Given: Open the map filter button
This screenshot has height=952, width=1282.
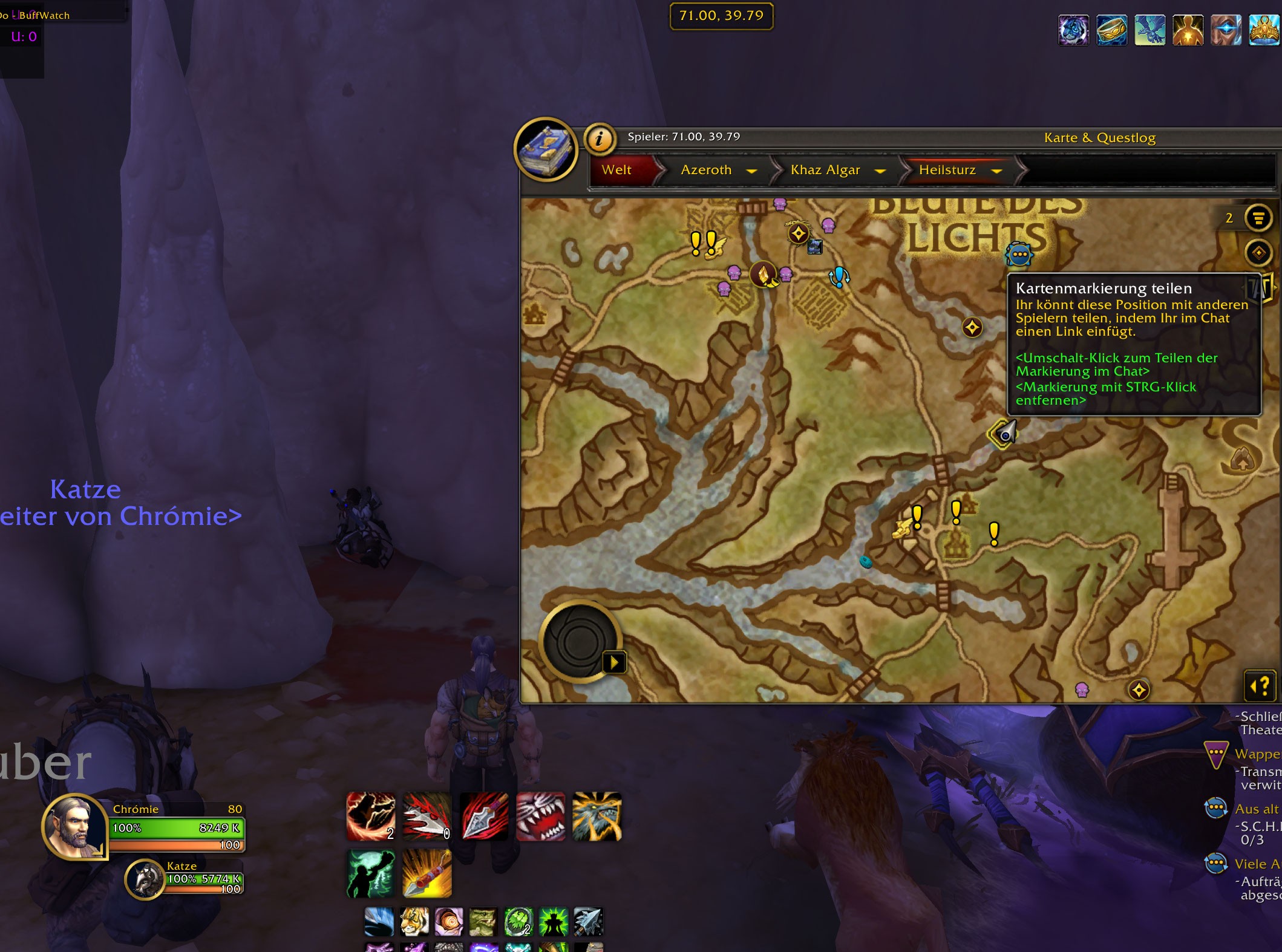Looking at the screenshot, I should (x=1258, y=218).
